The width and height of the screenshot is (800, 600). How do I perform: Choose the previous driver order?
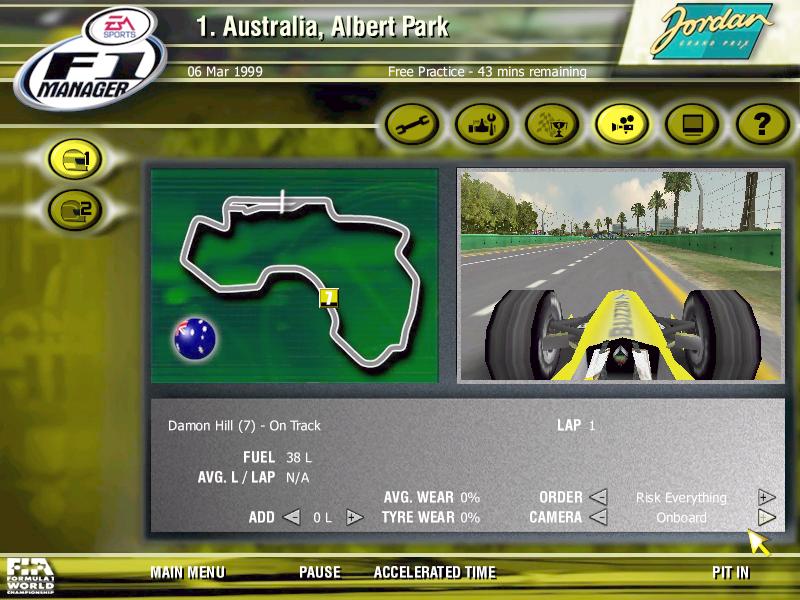[x=597, y=497]
